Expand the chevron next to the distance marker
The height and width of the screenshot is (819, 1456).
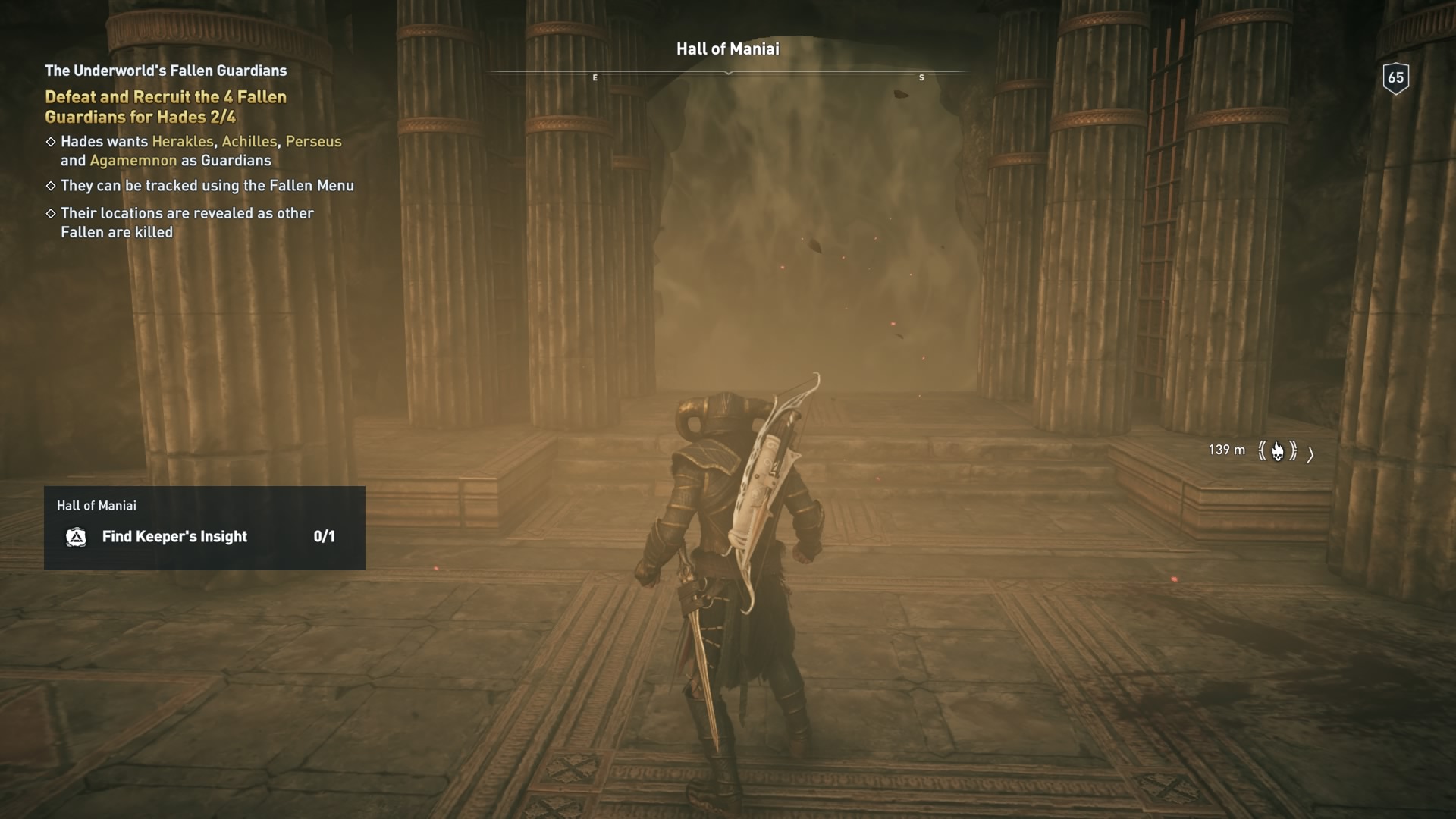1310,453
